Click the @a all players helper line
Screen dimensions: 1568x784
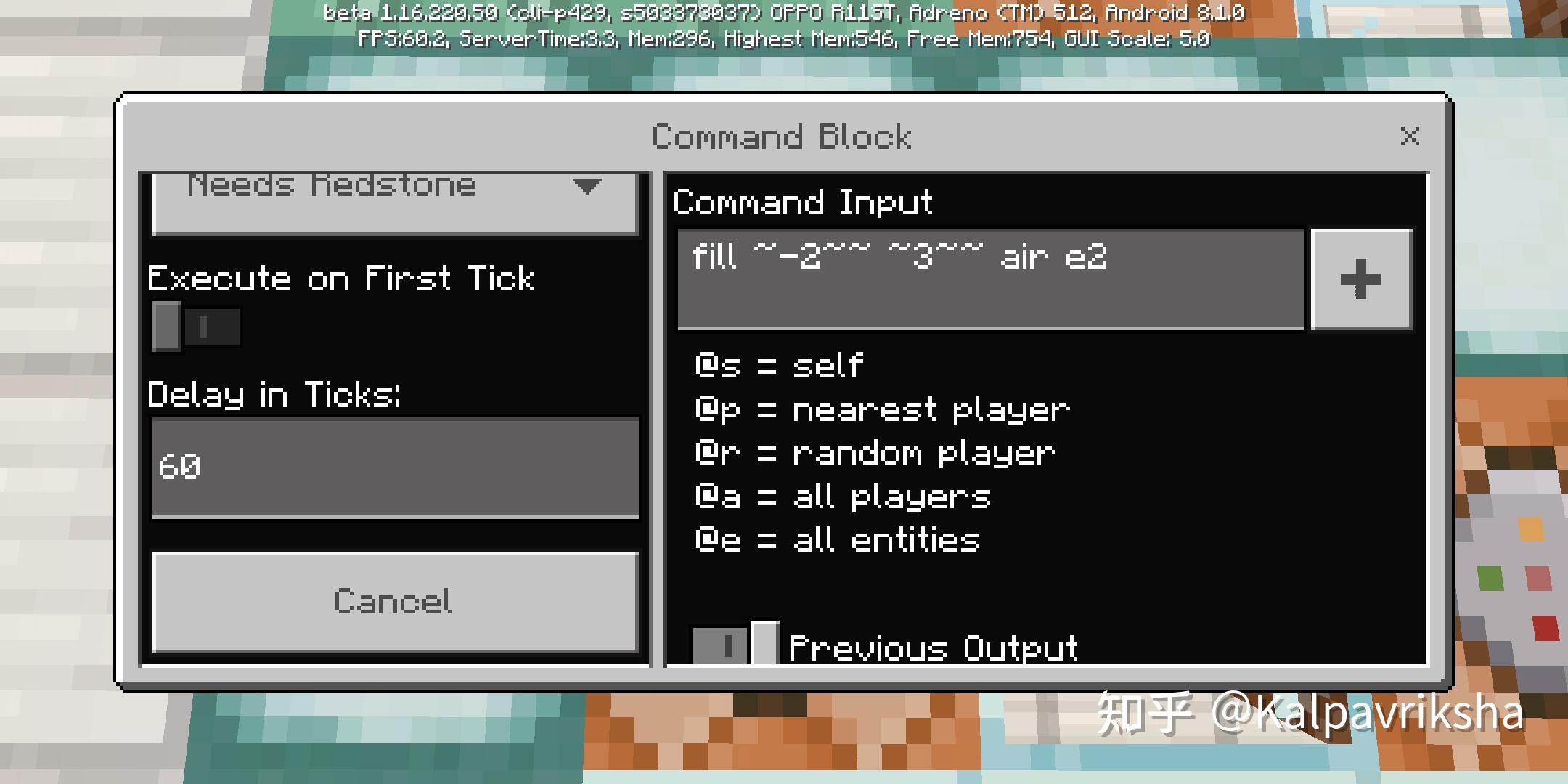point(842,495)
